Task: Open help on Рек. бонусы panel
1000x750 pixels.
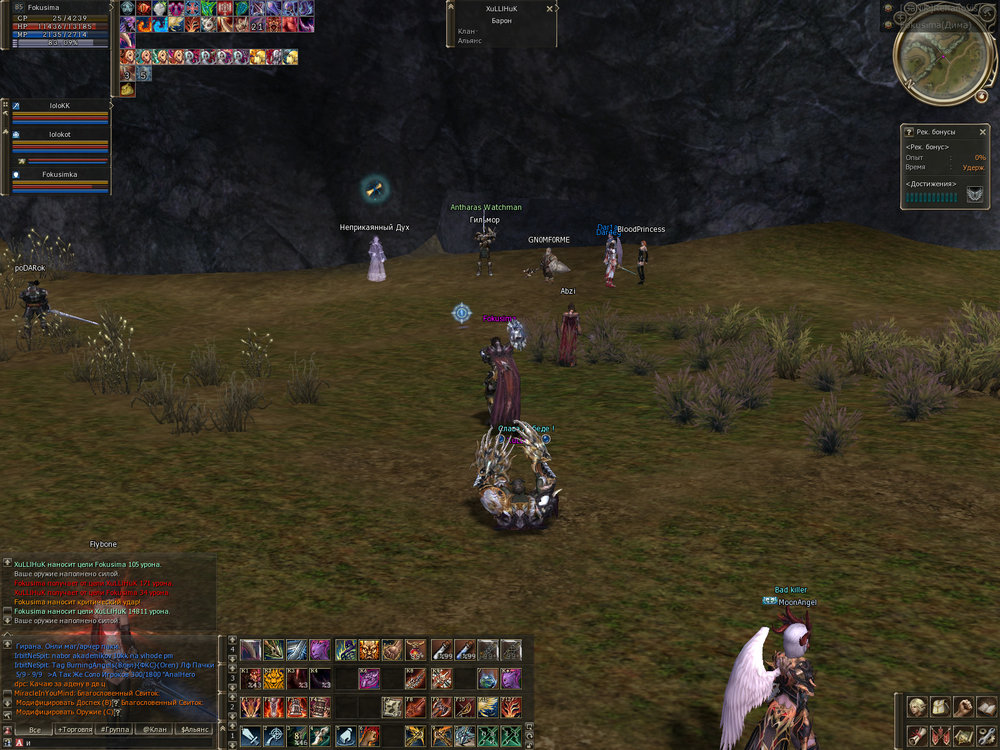Action: (908, 131)
